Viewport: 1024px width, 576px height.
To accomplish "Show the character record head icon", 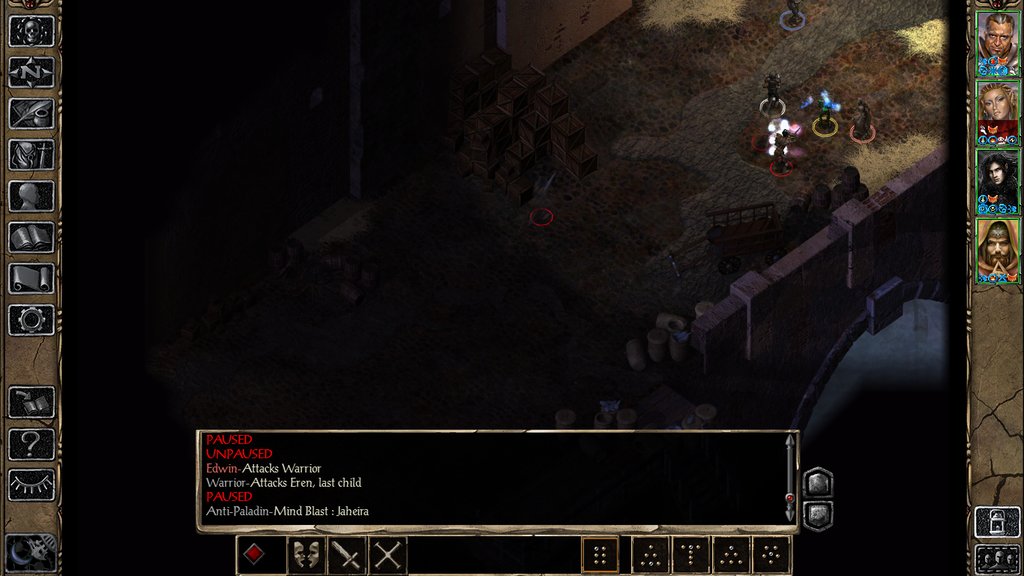I will click(x=31, y=196).
